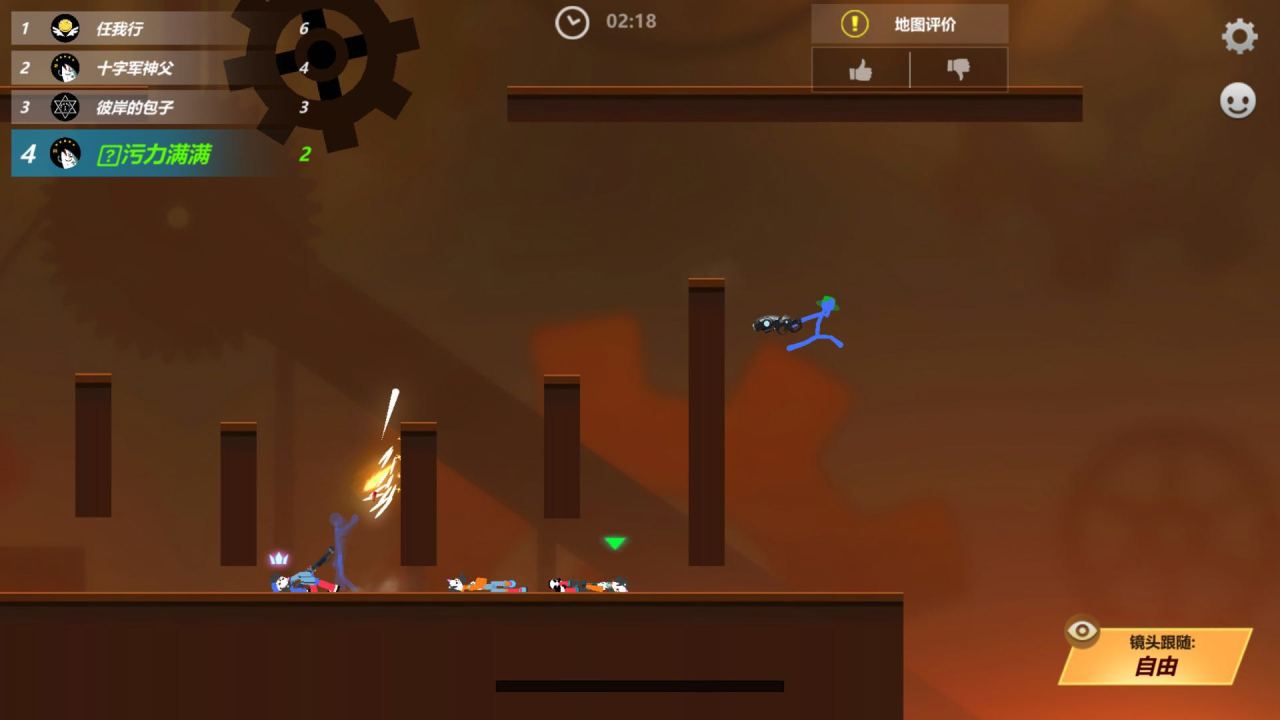Give the map a thumbs up
Screen dimensions: 1280x720
click(x=860, y=70)
